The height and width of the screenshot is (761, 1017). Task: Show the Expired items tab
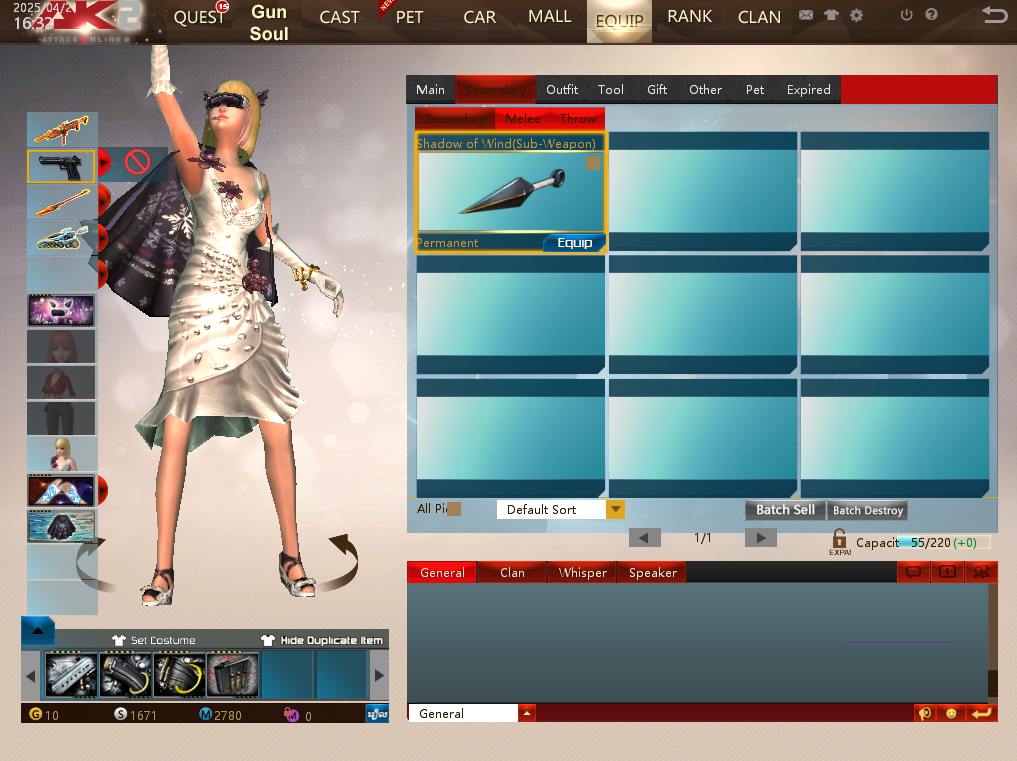pos(808,90)
